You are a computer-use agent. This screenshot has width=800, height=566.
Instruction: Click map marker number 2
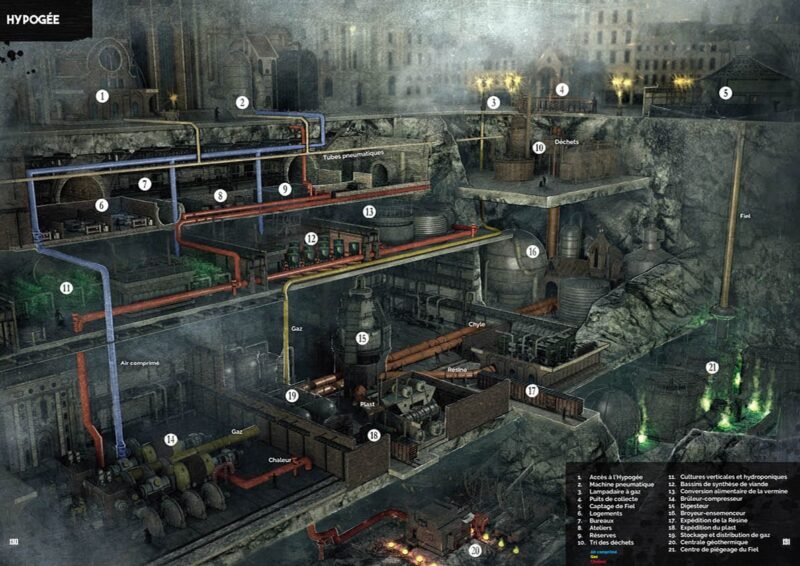tap(242, 102)
